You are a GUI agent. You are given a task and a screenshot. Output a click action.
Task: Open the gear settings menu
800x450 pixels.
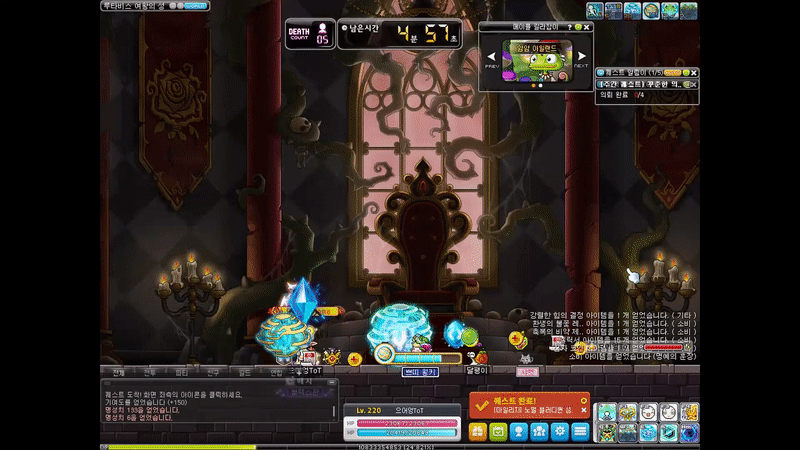pos(559,432)
